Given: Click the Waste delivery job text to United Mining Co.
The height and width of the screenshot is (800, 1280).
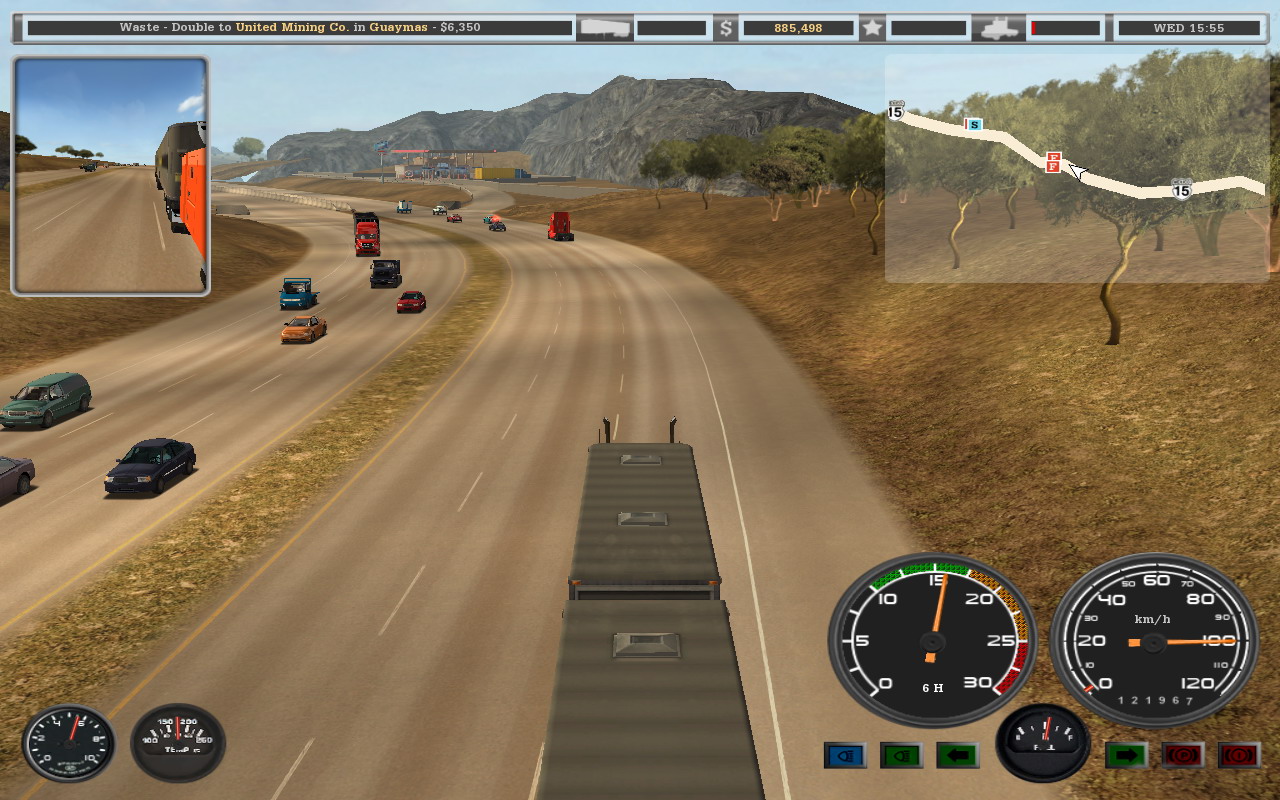Looking at the screenshot, I should pos(300,28).
